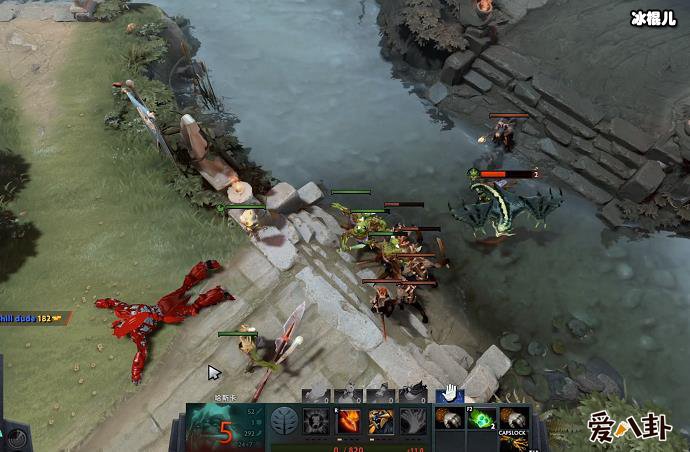Click the Berserker's Blood ability icon

tap(381, 421)
